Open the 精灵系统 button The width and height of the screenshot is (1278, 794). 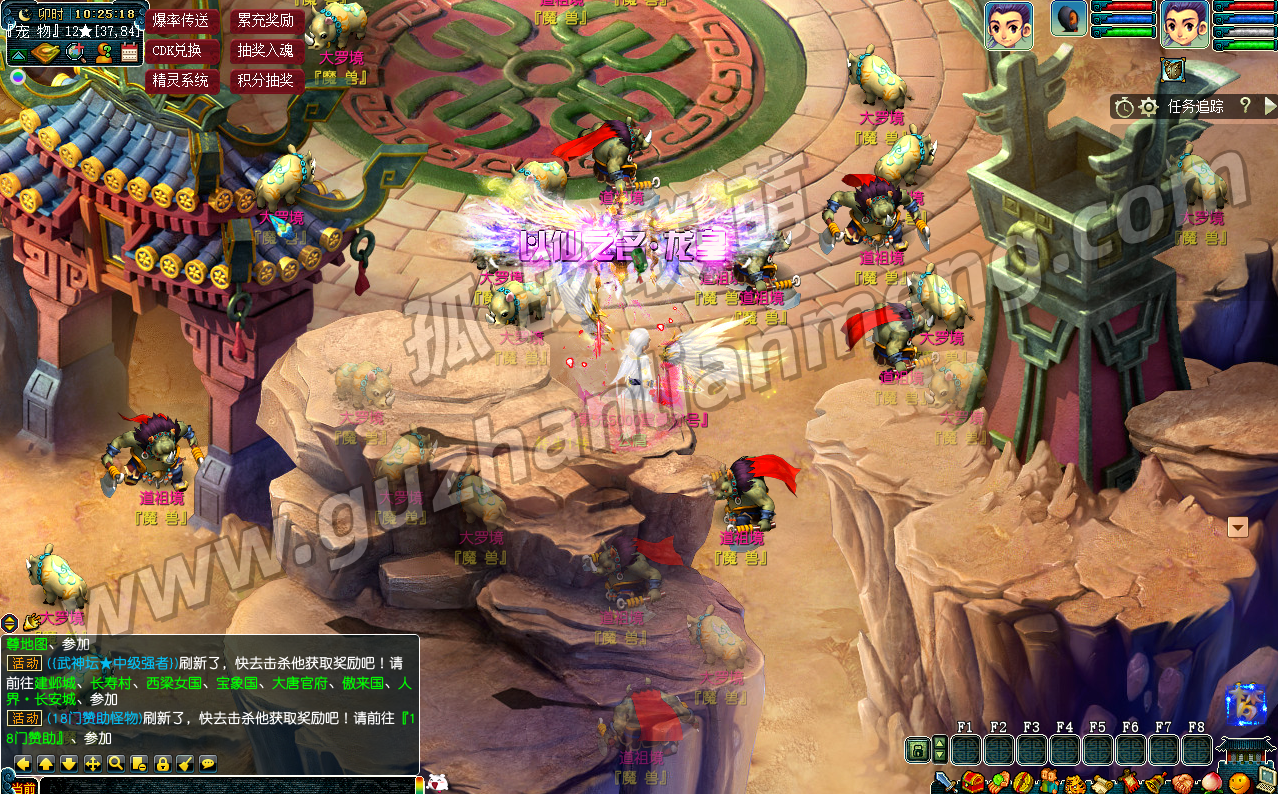pos(181,80)
